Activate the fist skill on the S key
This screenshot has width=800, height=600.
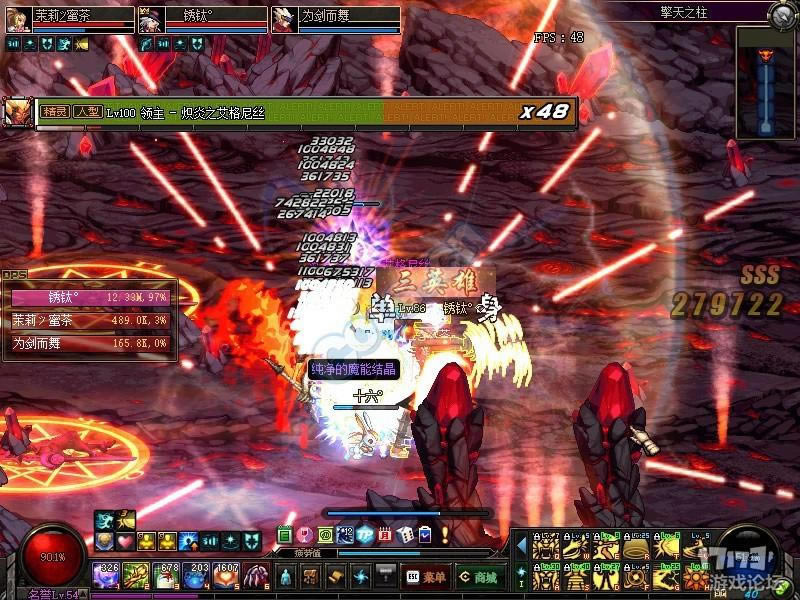point(576,578)
